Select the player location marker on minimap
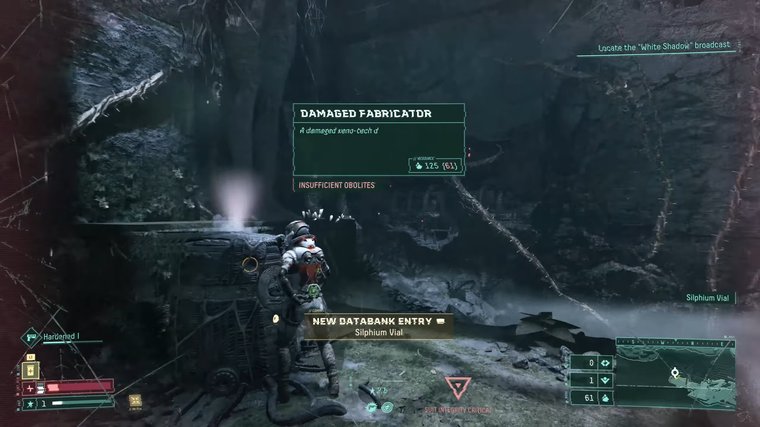760x427 pixels. (x=675, y=373)
